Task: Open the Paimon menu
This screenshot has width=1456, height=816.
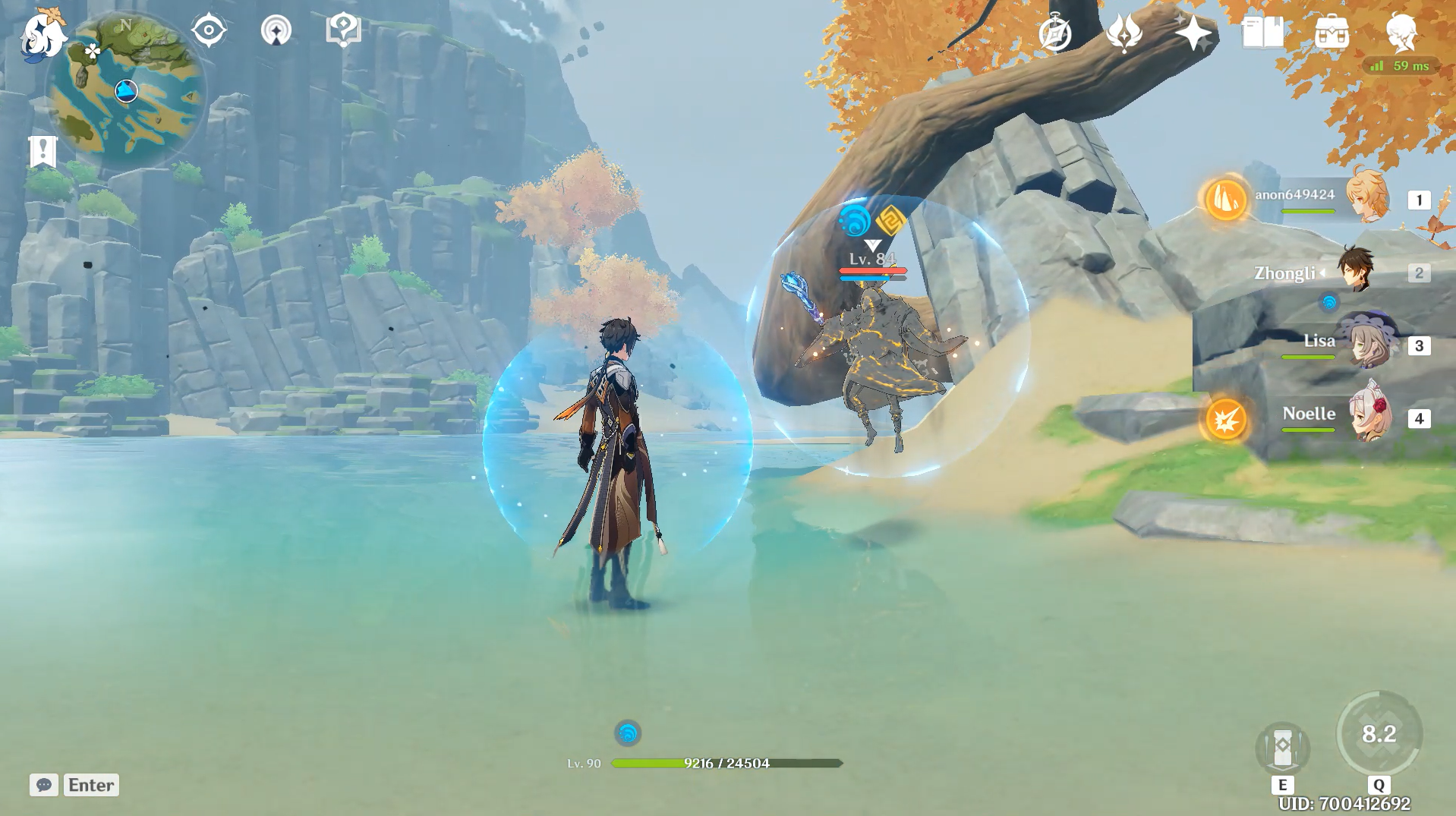Action: [x=42, y=34]
